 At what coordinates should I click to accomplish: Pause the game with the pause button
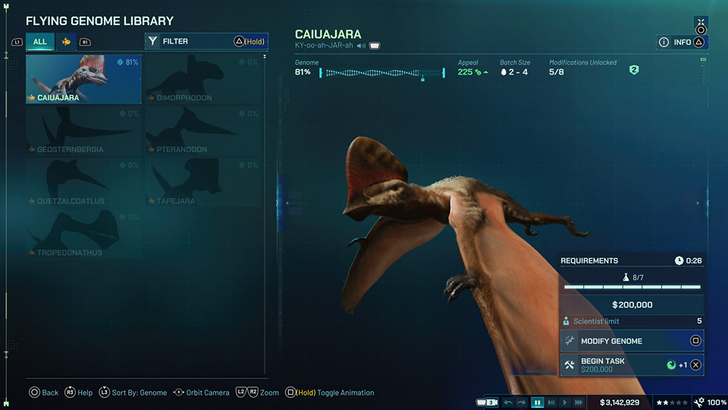tap(537, 402)
